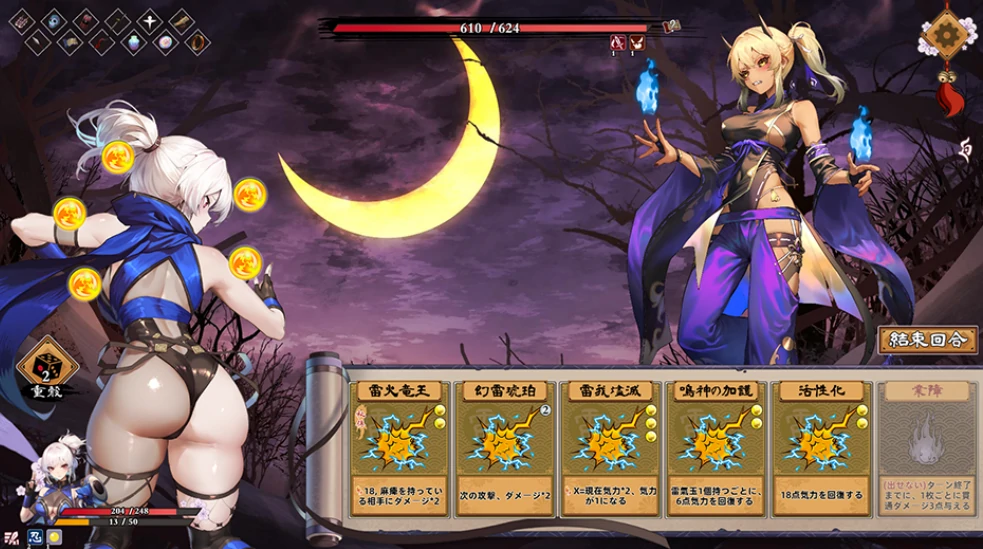Screen dimensions: 983x549
Task: Reroll using the dice button
Action: 47,366
